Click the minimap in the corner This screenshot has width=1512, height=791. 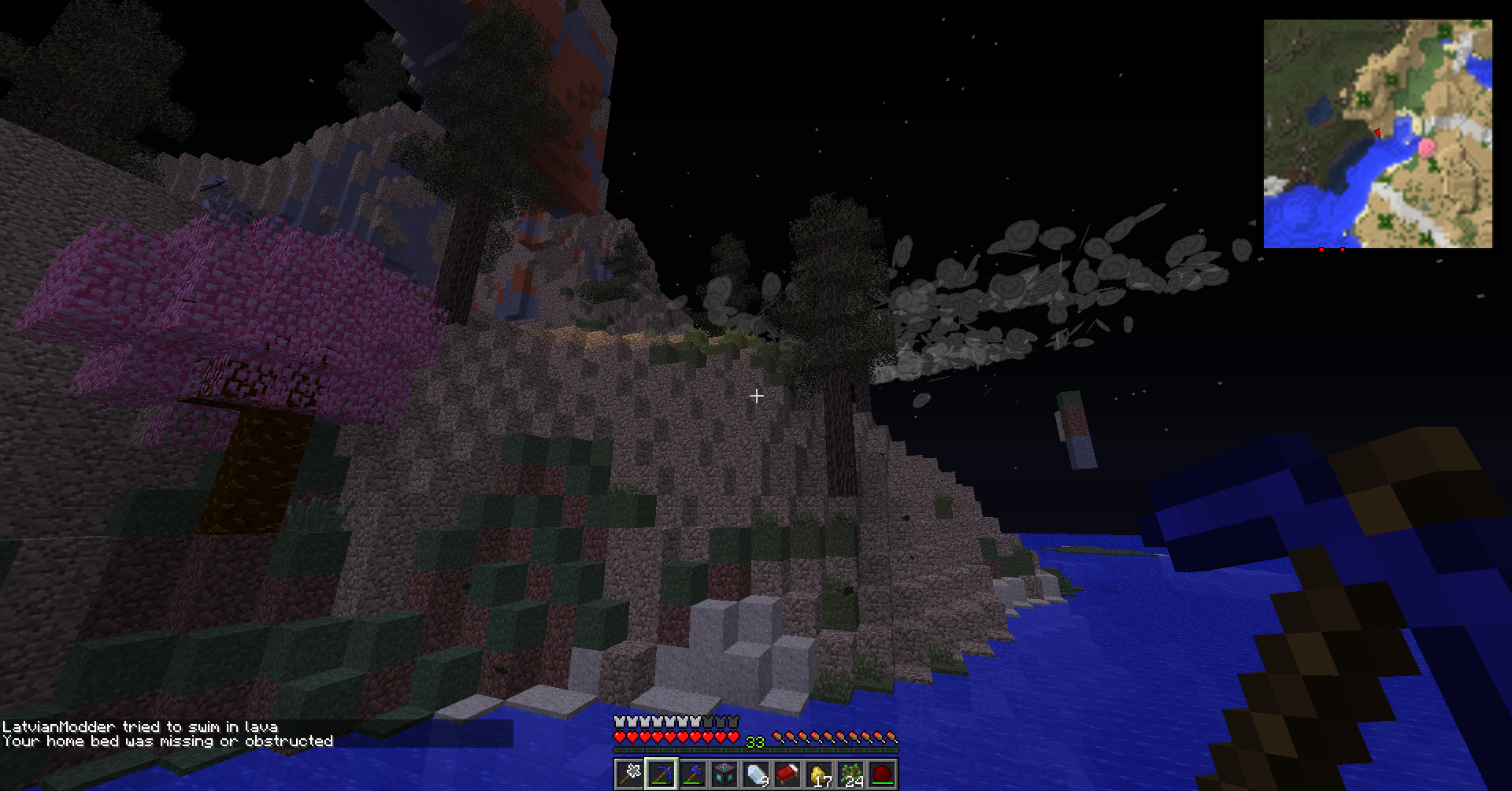[1377, 134]
